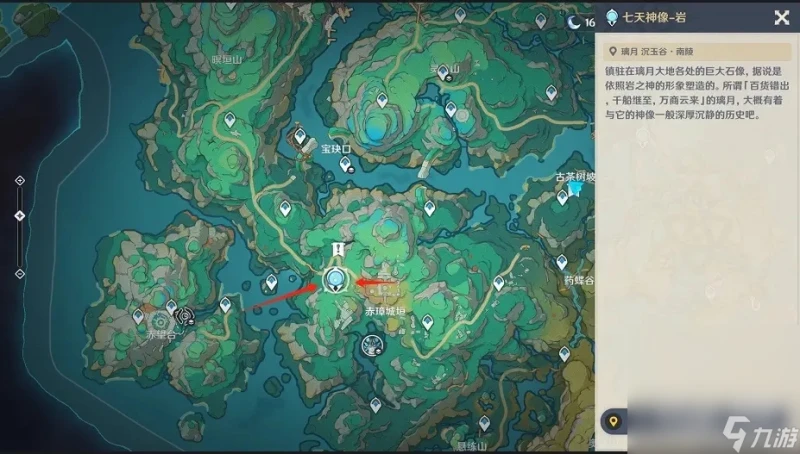The width and height of the screenshot is (800, 454).
Task: Select the domain marker below 赤璋城垣
Action: (370, 345)
